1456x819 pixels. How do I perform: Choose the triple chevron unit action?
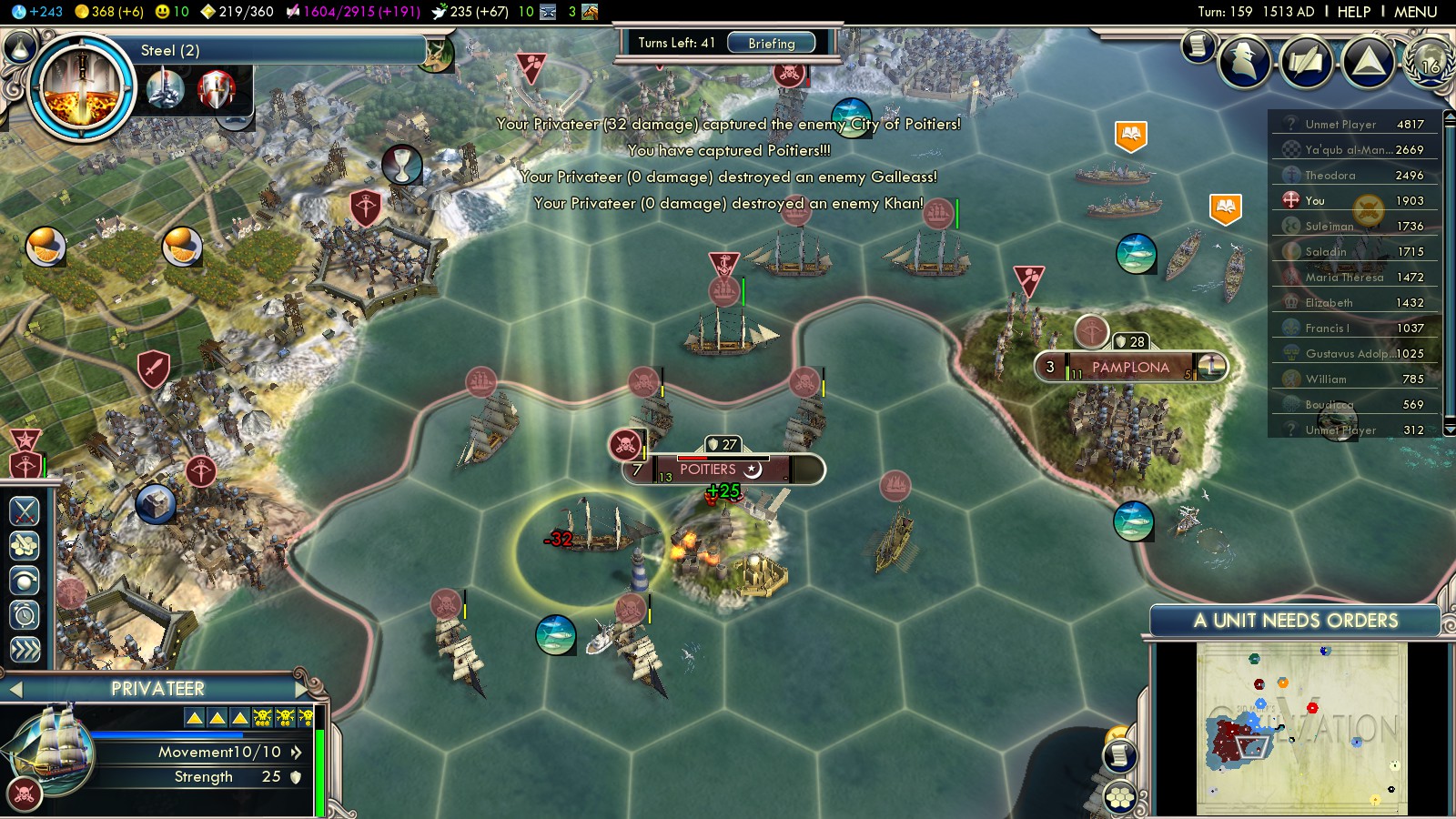pos(25,650)
